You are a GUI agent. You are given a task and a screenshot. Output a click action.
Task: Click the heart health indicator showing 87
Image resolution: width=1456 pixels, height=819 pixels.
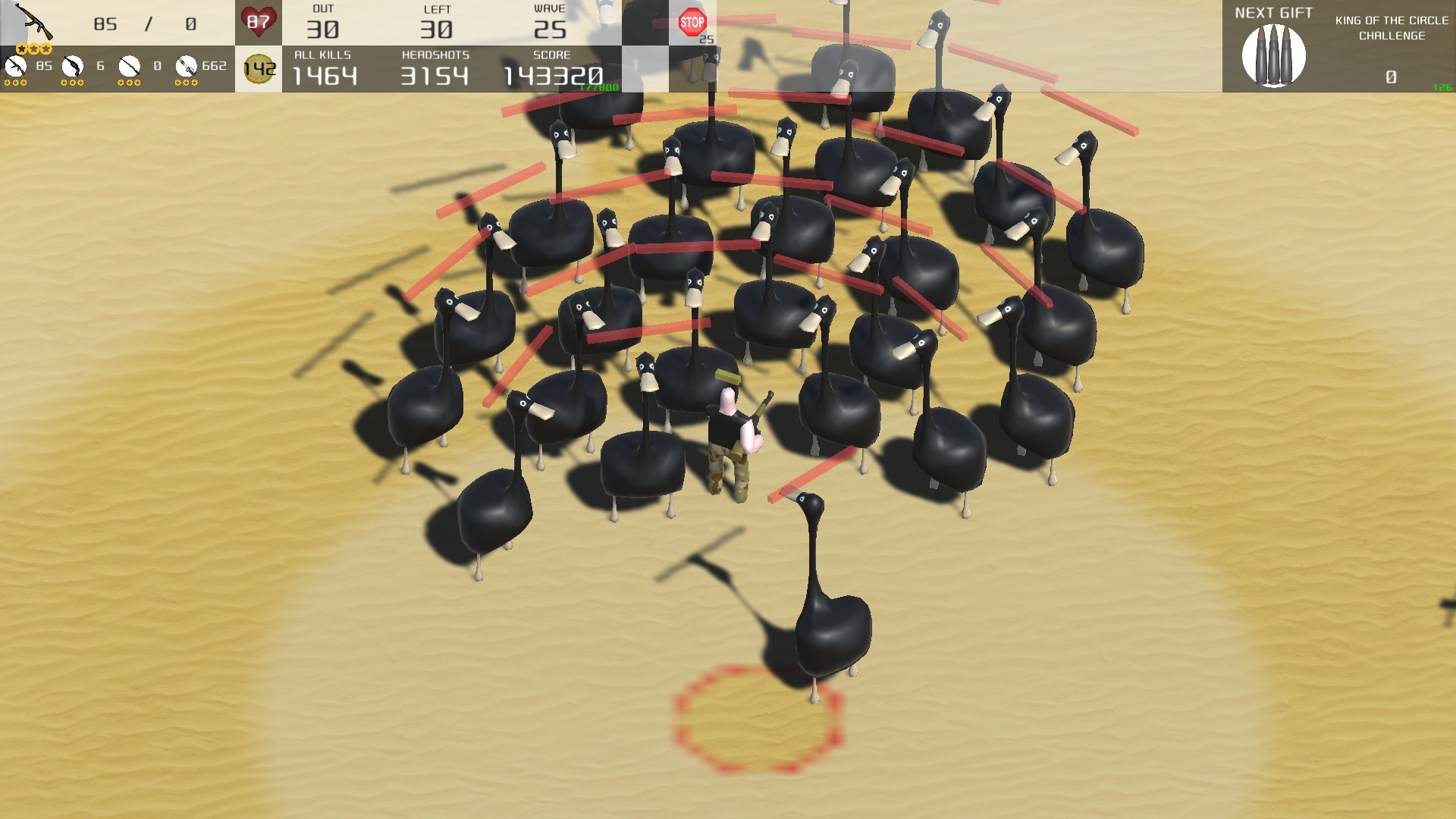259,22
